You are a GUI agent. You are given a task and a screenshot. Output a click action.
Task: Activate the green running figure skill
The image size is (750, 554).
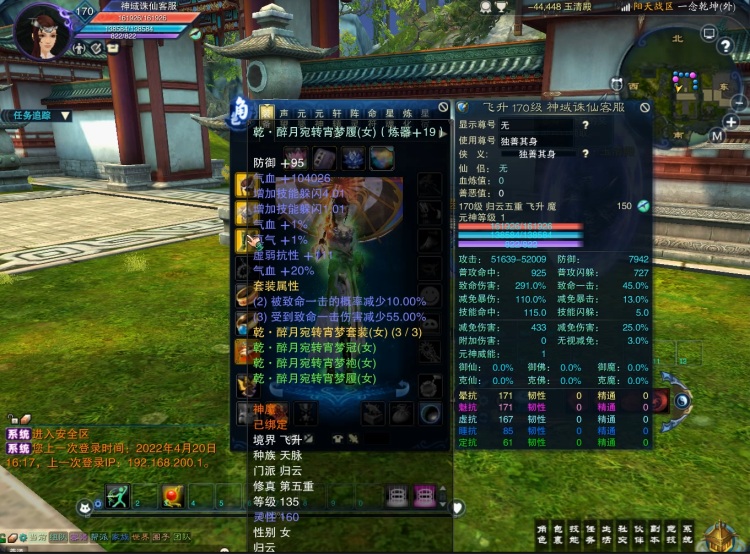pyautogui.click(x=119, y=495)
